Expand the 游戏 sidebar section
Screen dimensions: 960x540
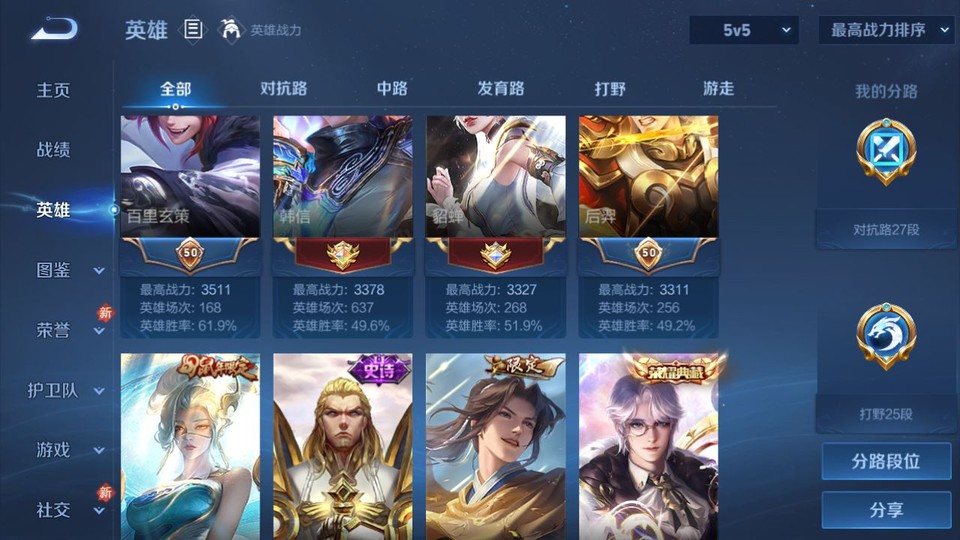point(66,450)
